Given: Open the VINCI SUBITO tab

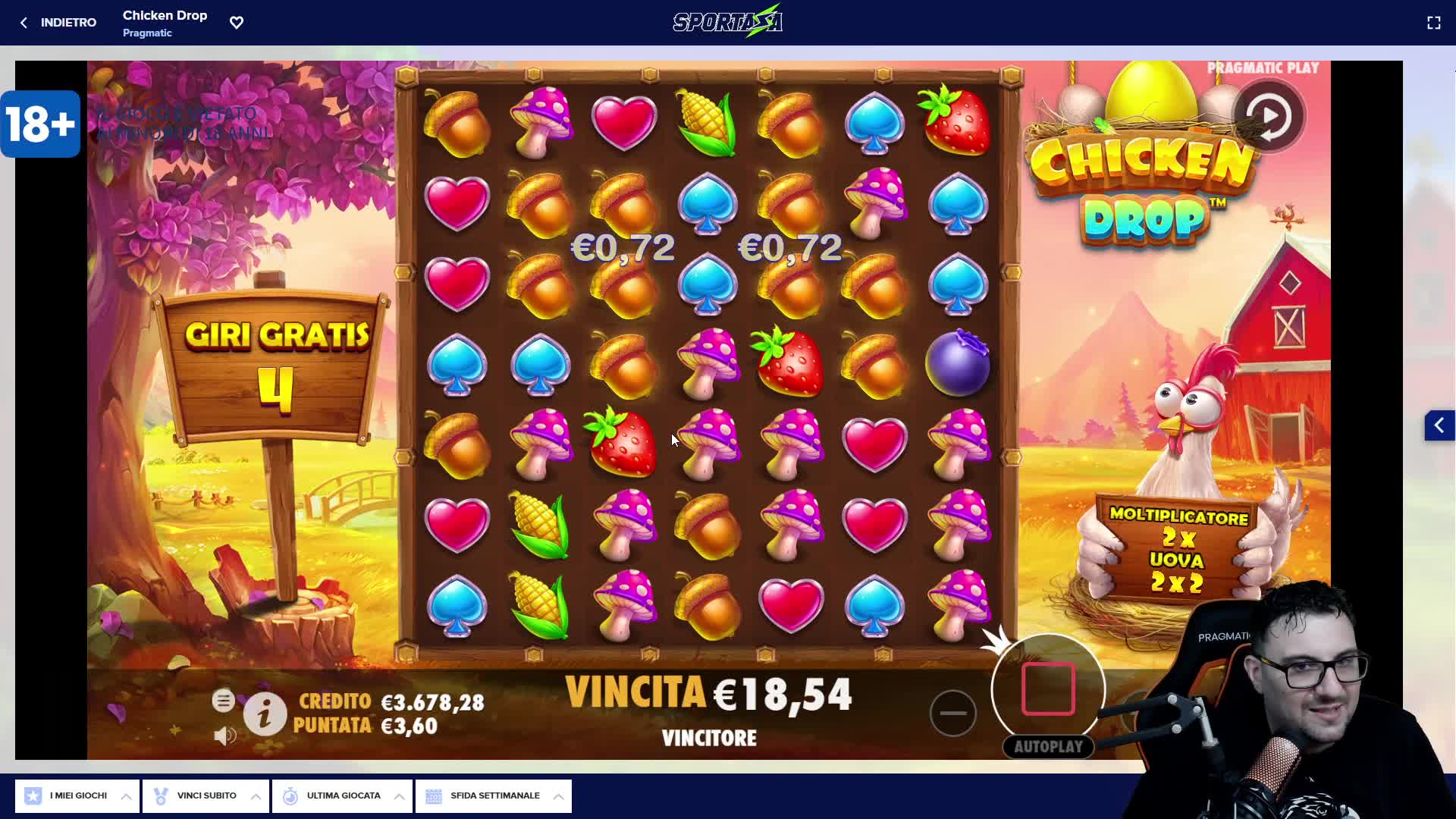Looking at the screenshot, I should pyautogui.click(x=206, y=795).
